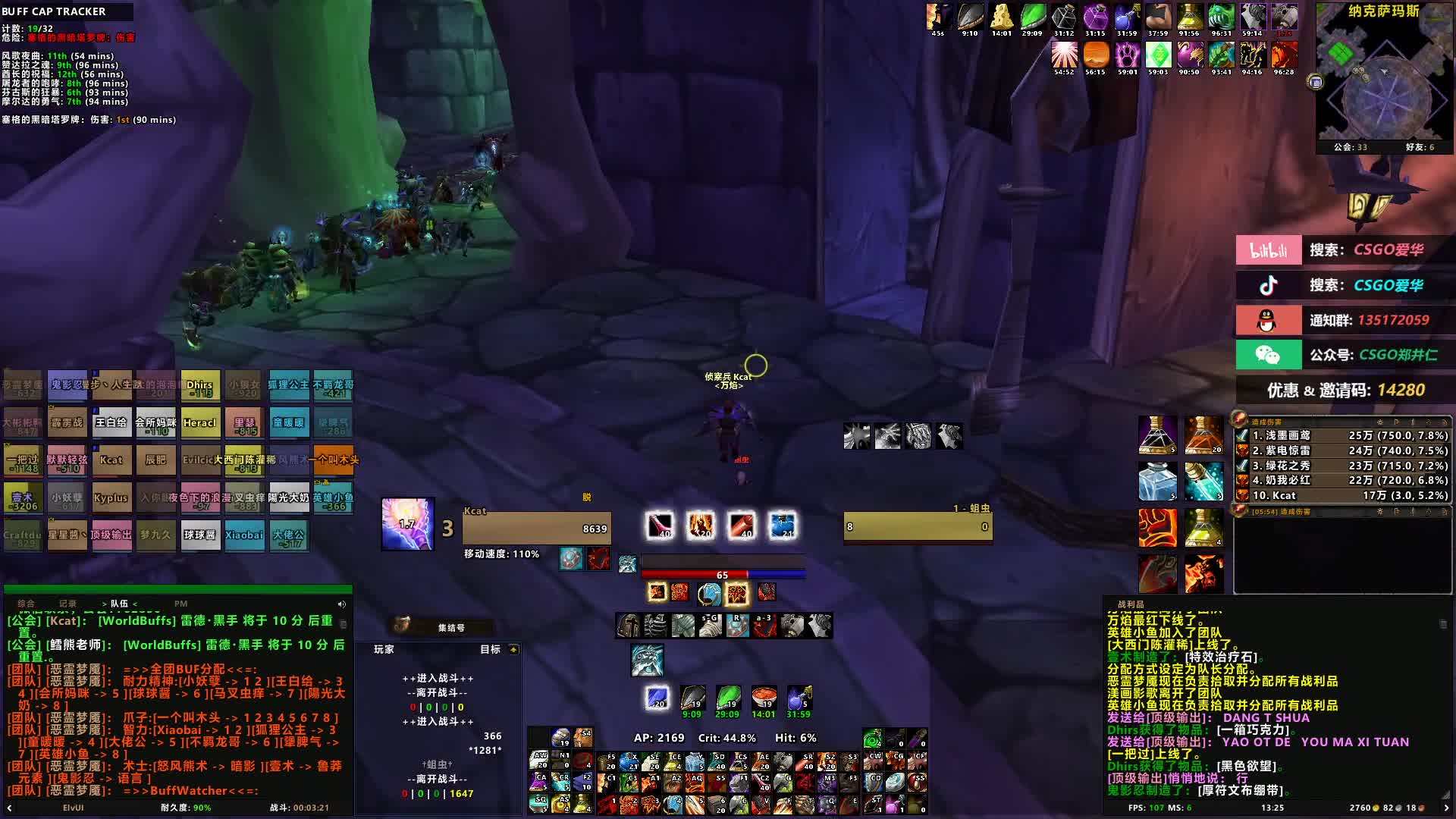Select the 王白给 raid frame

coord(111,423)
